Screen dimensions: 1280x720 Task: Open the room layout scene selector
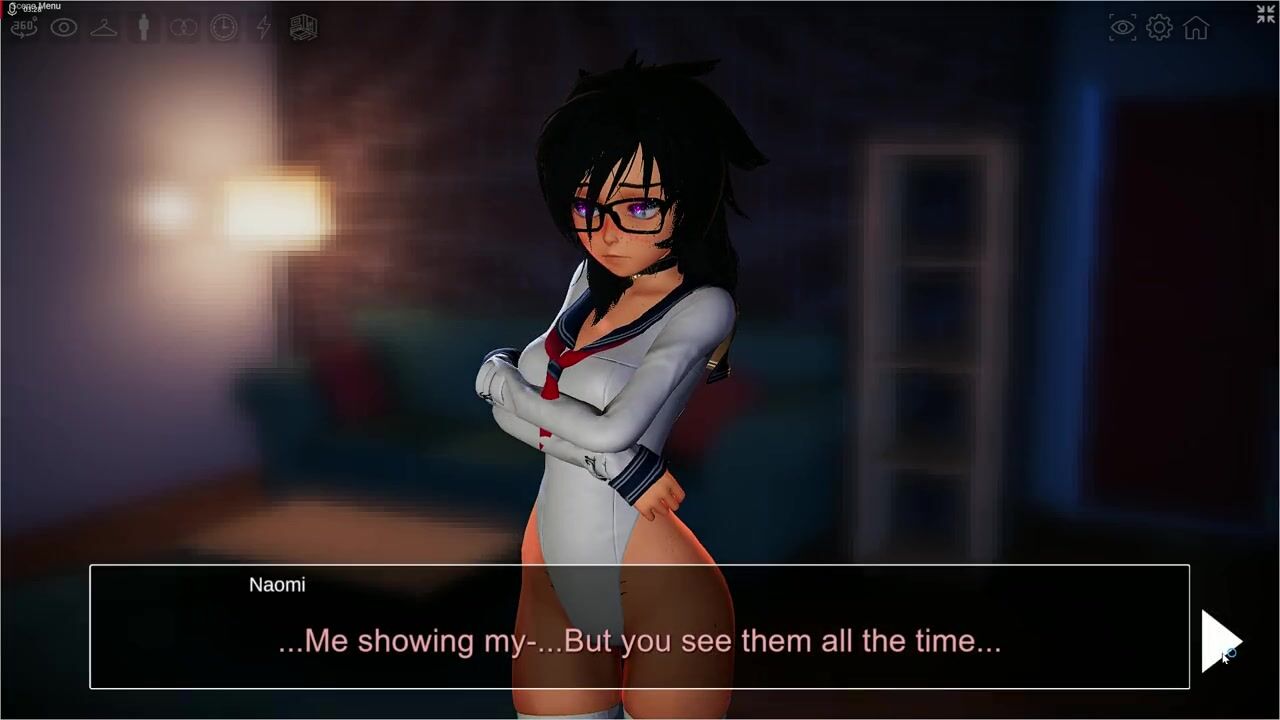click(x=304, y=27)
